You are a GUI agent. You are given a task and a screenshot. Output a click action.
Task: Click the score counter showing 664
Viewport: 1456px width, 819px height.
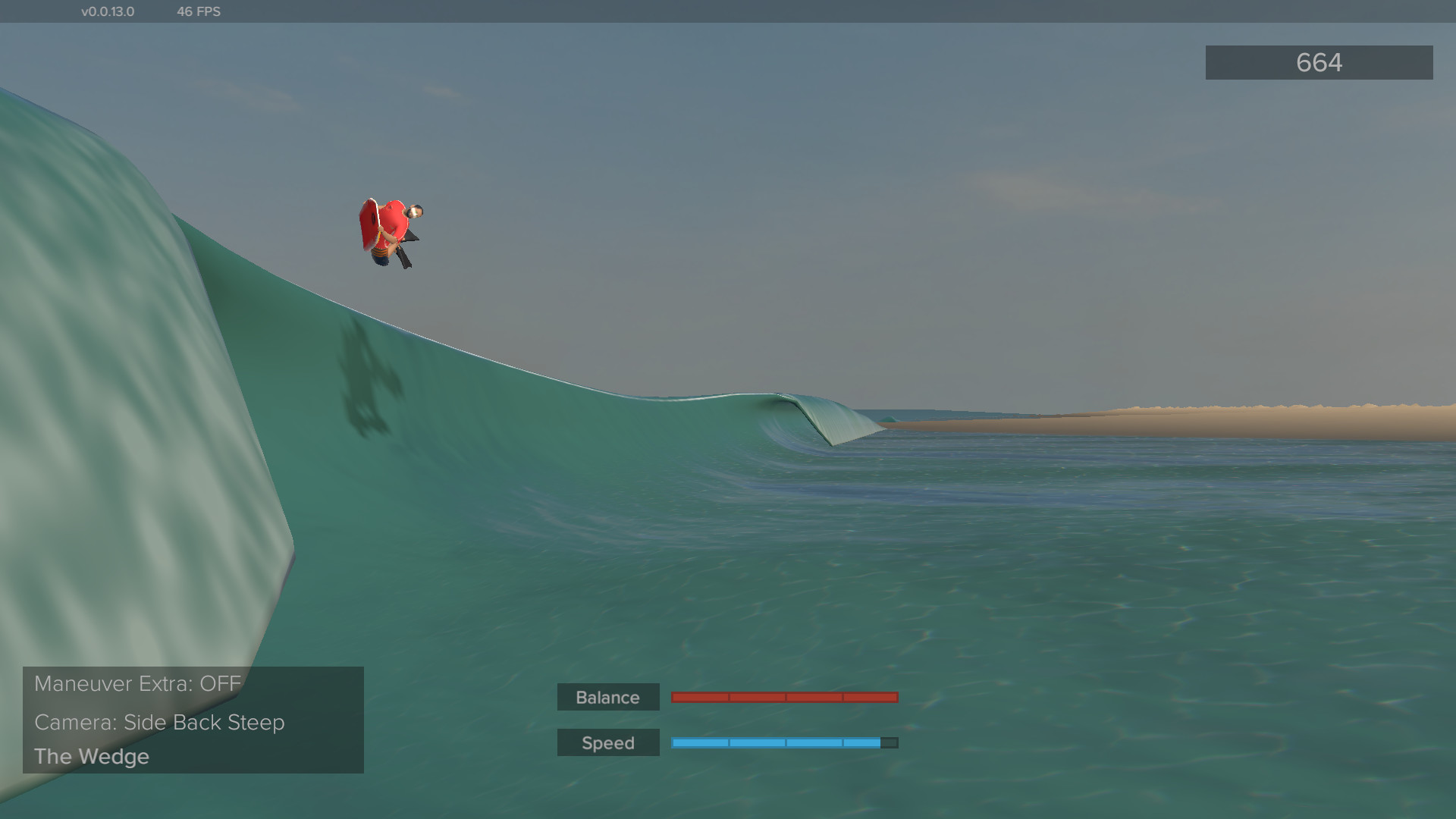click(x=1318, y=62)
